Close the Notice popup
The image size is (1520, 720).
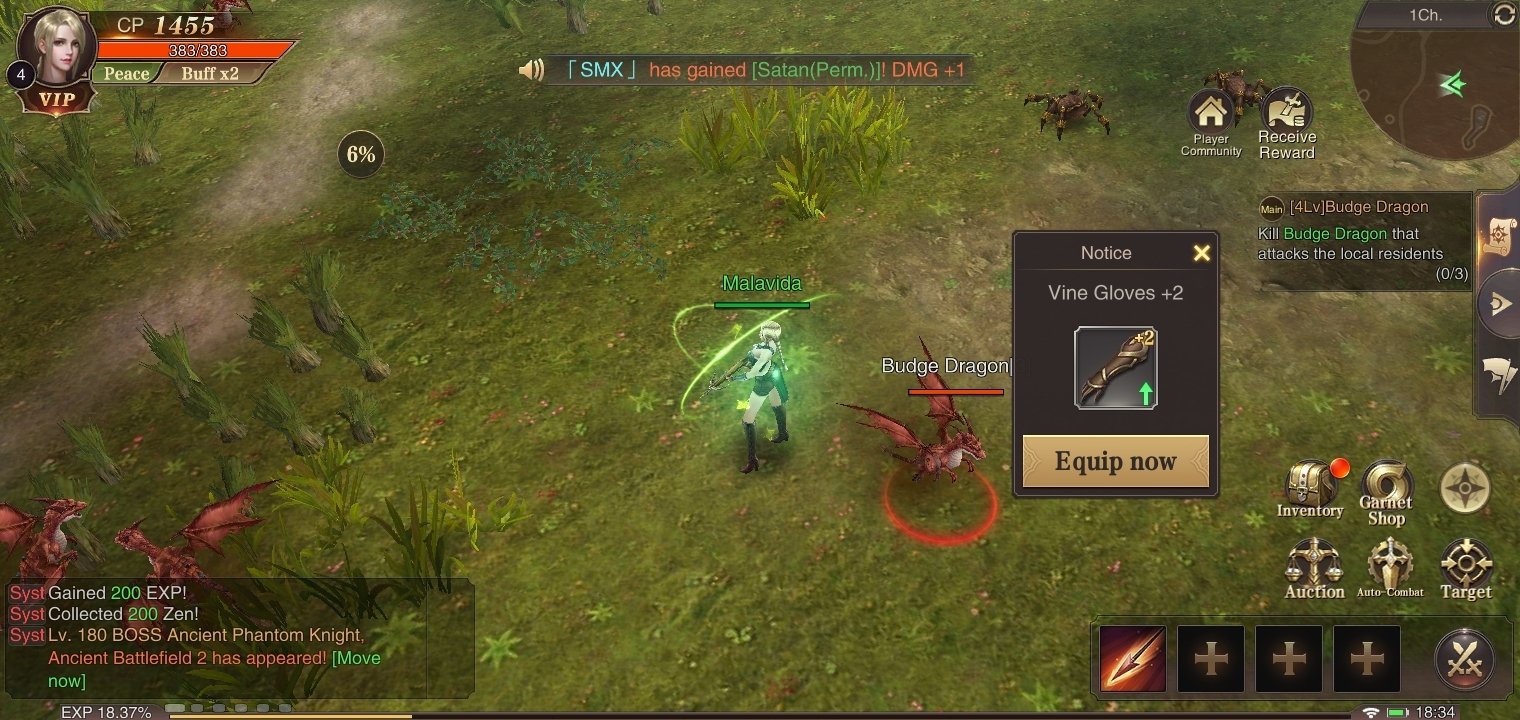pos(1201,253)
